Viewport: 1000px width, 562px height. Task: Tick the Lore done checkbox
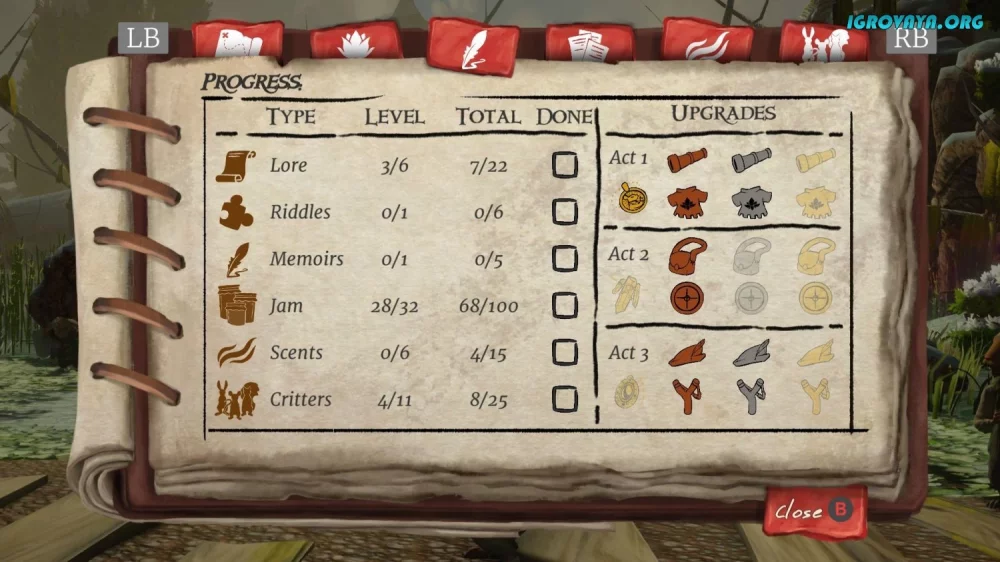coord(565,165)
